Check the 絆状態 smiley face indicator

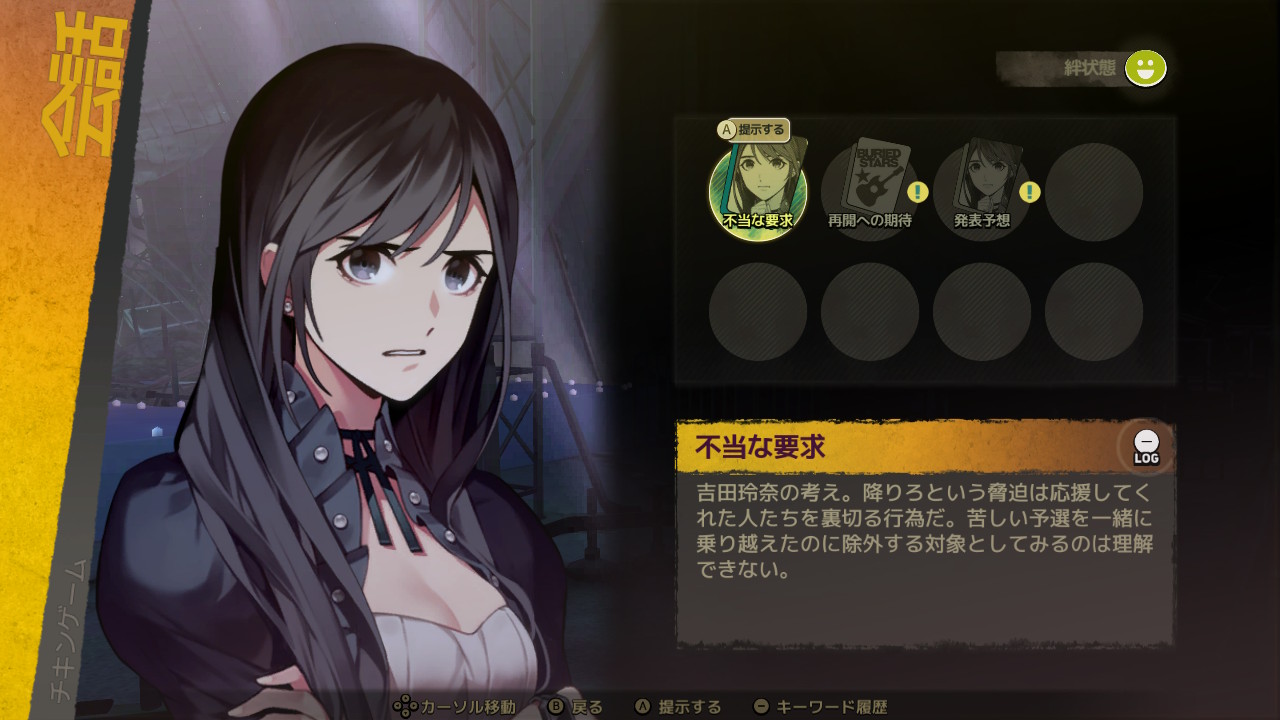click(x=1145, y=68)
